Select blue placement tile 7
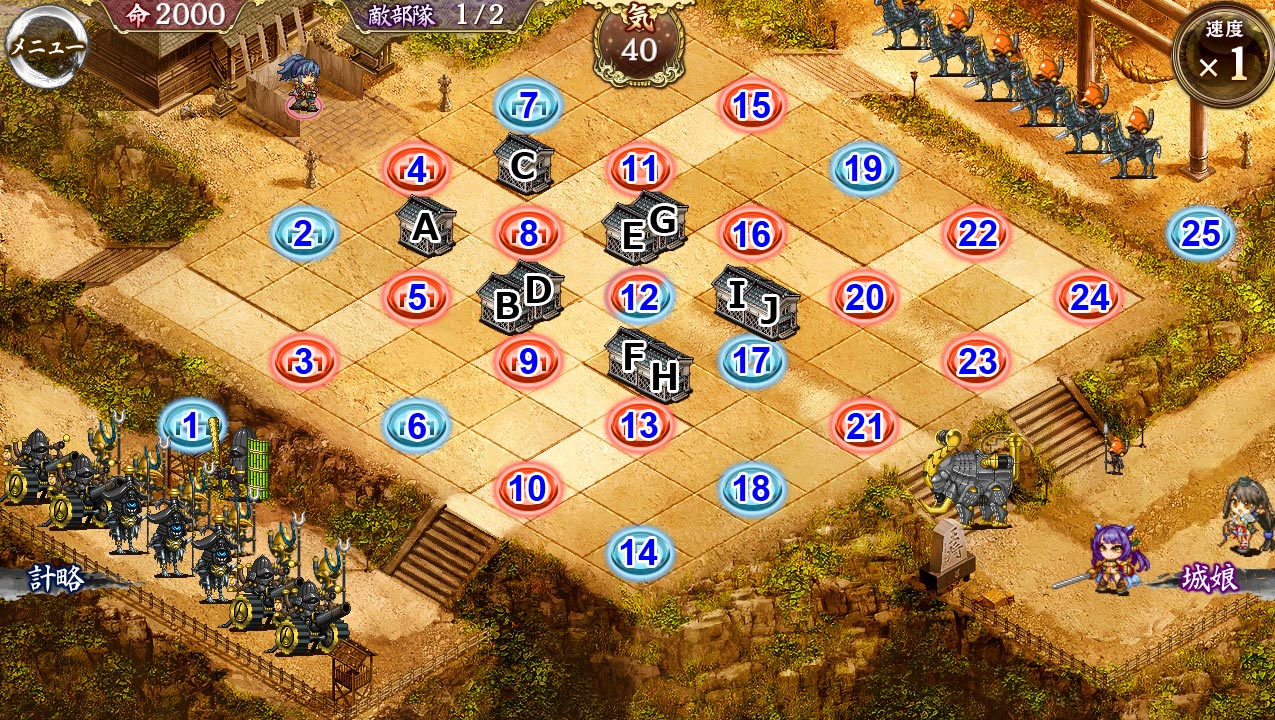 [528, 105]
